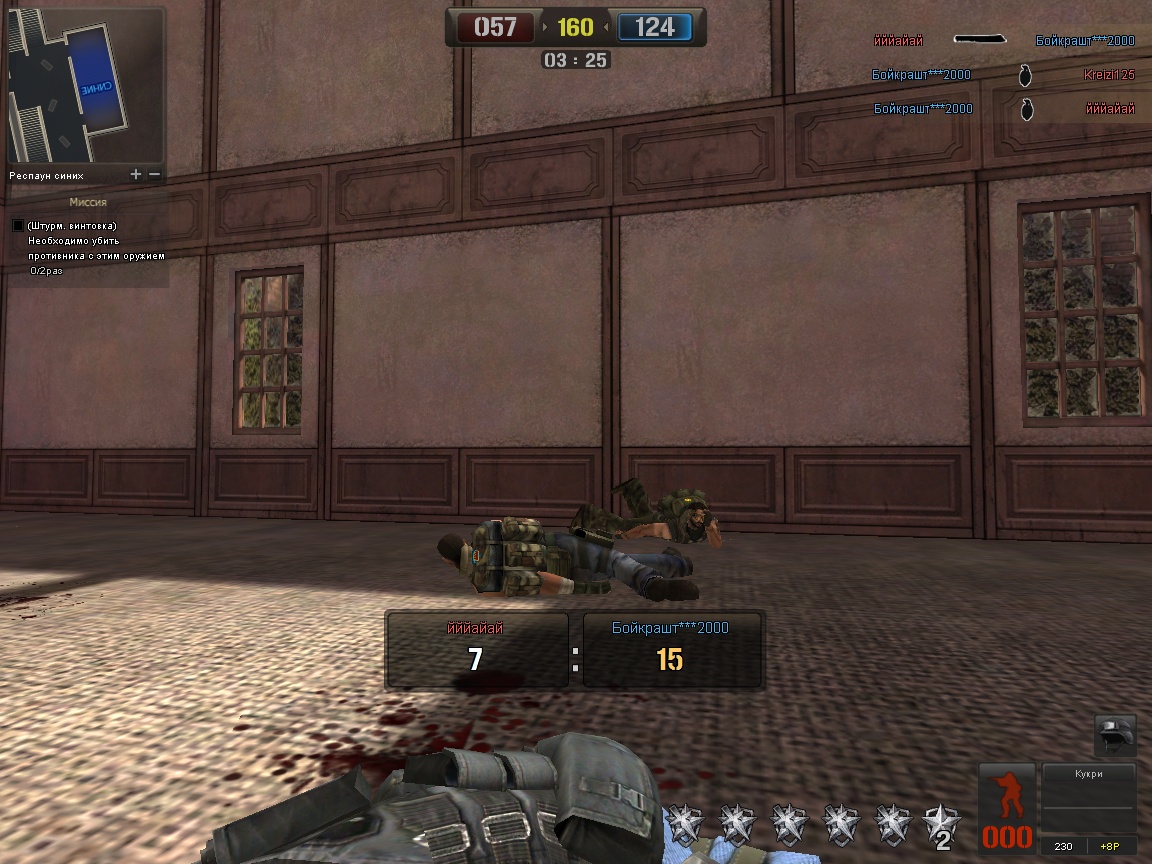Select the star medal marked with 2
This screenshot has height=864, width=1152.
942,824
